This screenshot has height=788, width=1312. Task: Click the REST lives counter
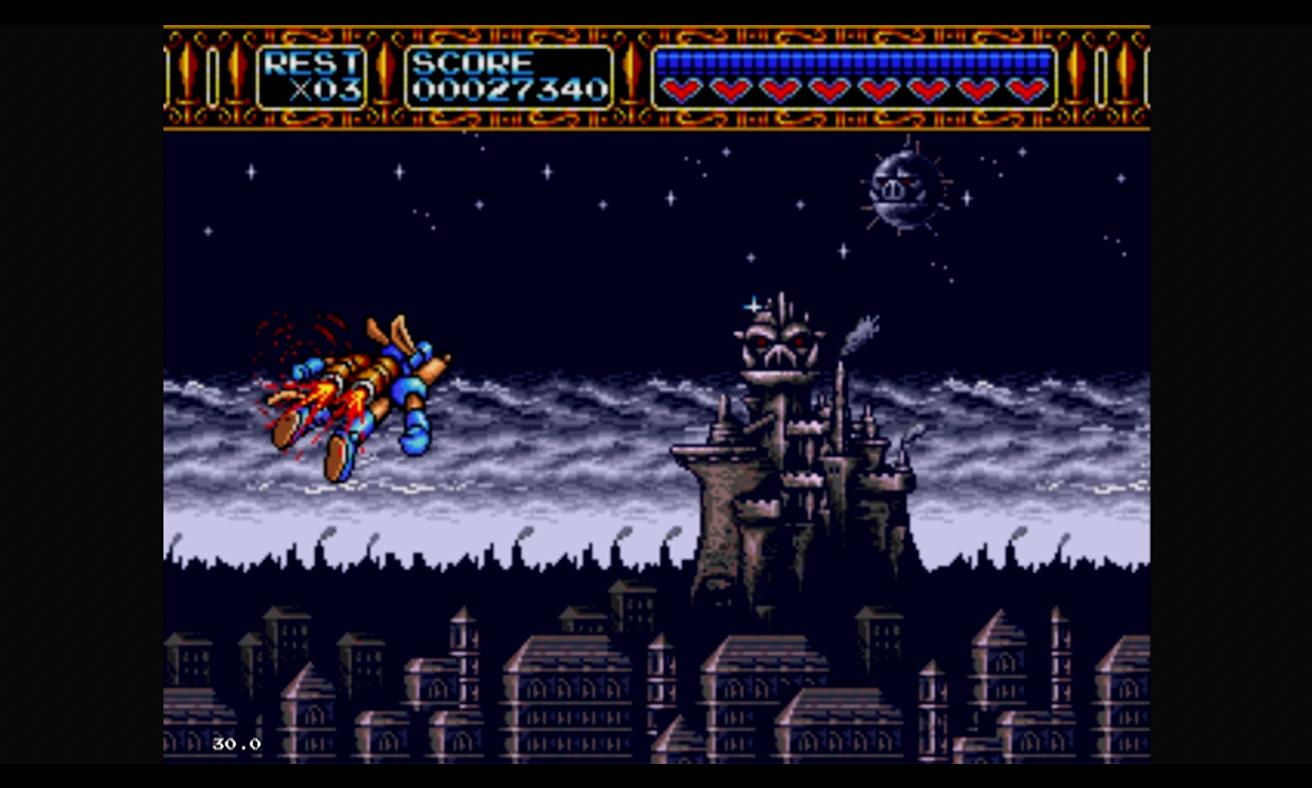310,75
